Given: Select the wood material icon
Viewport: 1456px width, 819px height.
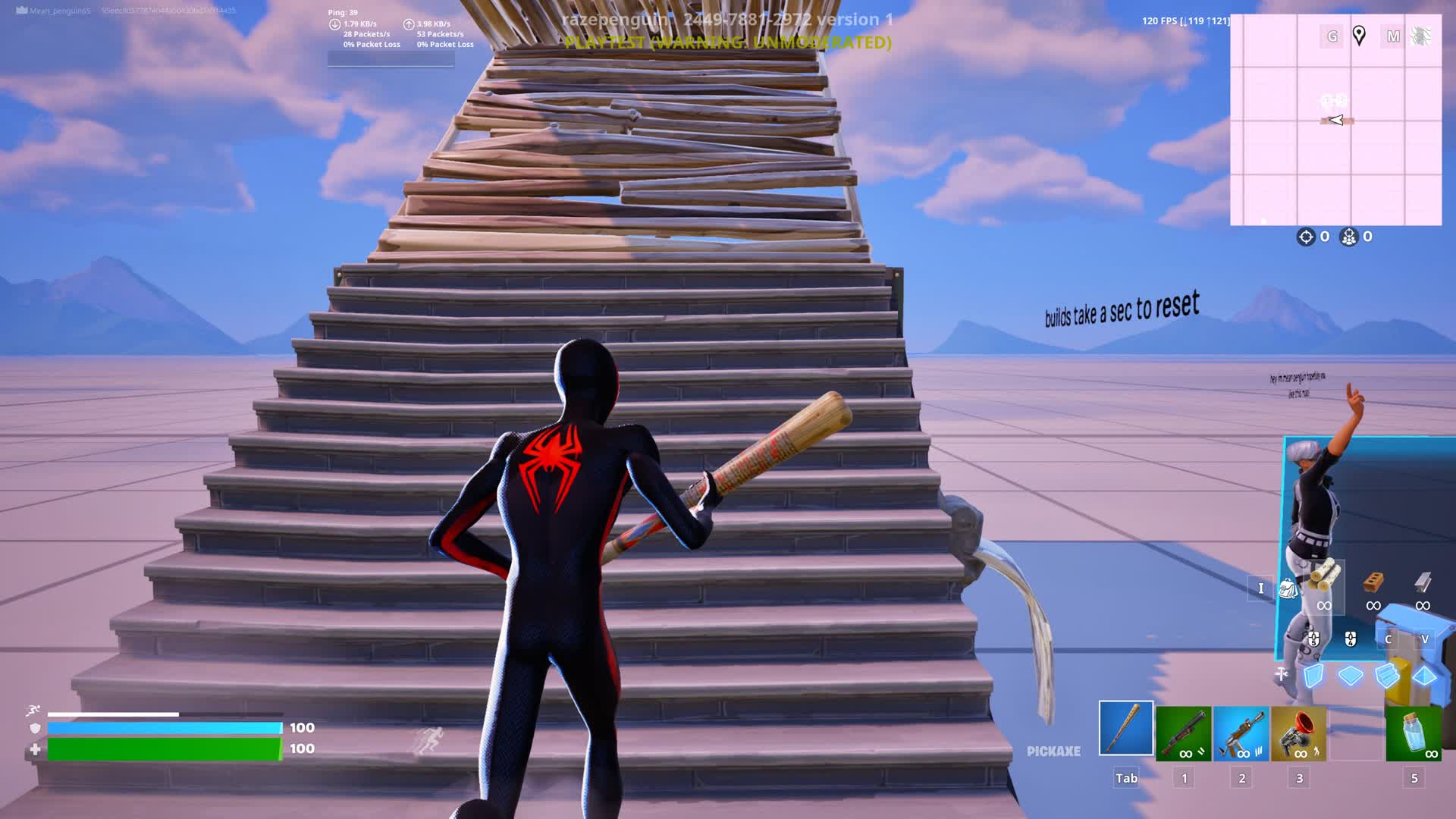Looking at the screenshot, I should pyautogui.click(x=1325, y=578).
